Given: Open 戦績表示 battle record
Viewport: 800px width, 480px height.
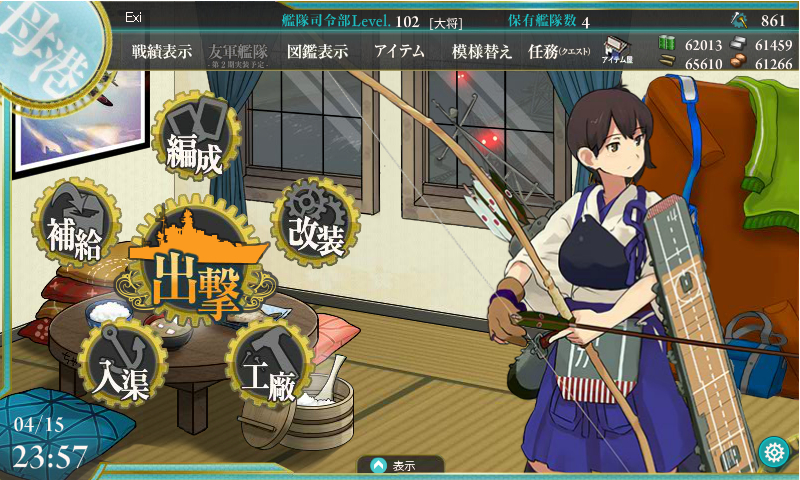Looking at the screenshot, I should click(x=162, y=52).
